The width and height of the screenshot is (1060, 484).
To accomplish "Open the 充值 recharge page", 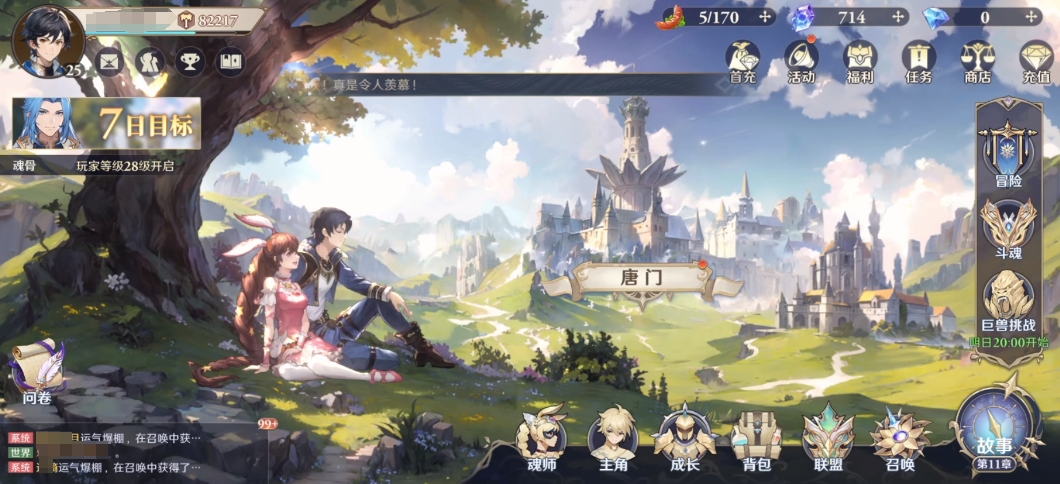I will [1035, 60].
